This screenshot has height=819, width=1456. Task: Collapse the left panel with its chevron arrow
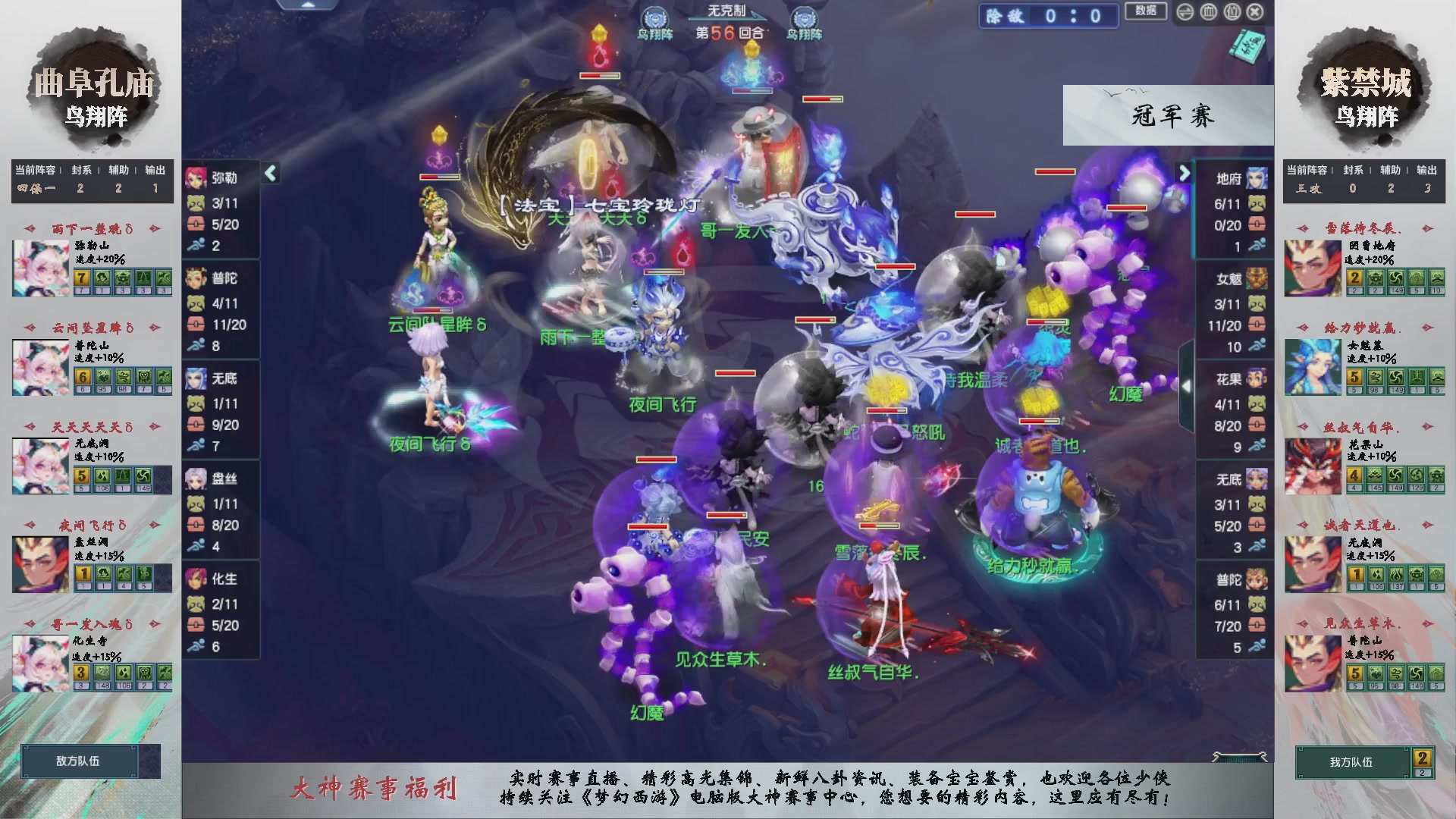269,172
